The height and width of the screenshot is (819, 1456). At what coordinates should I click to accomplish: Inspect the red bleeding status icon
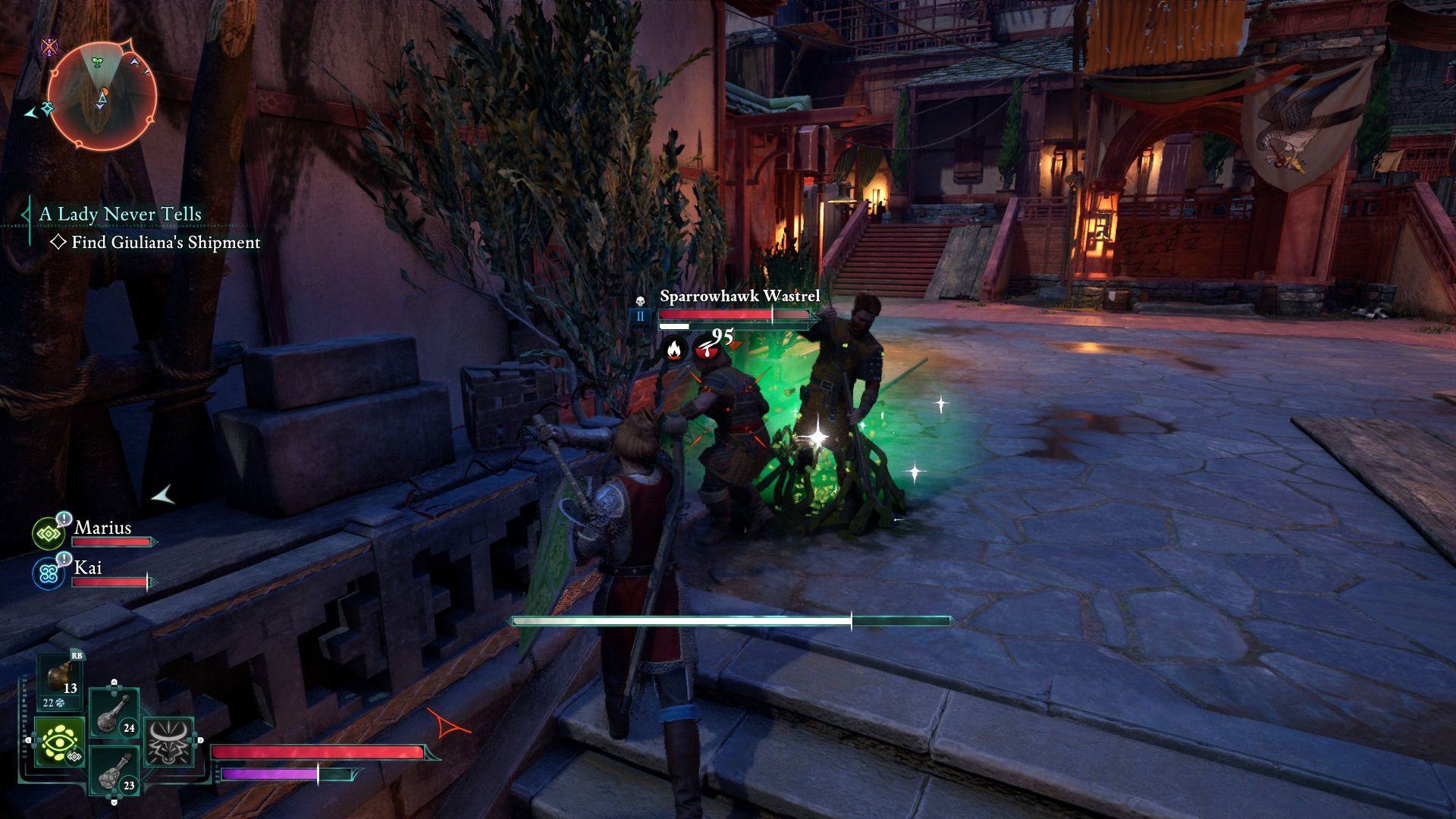(x=706, y=350)
